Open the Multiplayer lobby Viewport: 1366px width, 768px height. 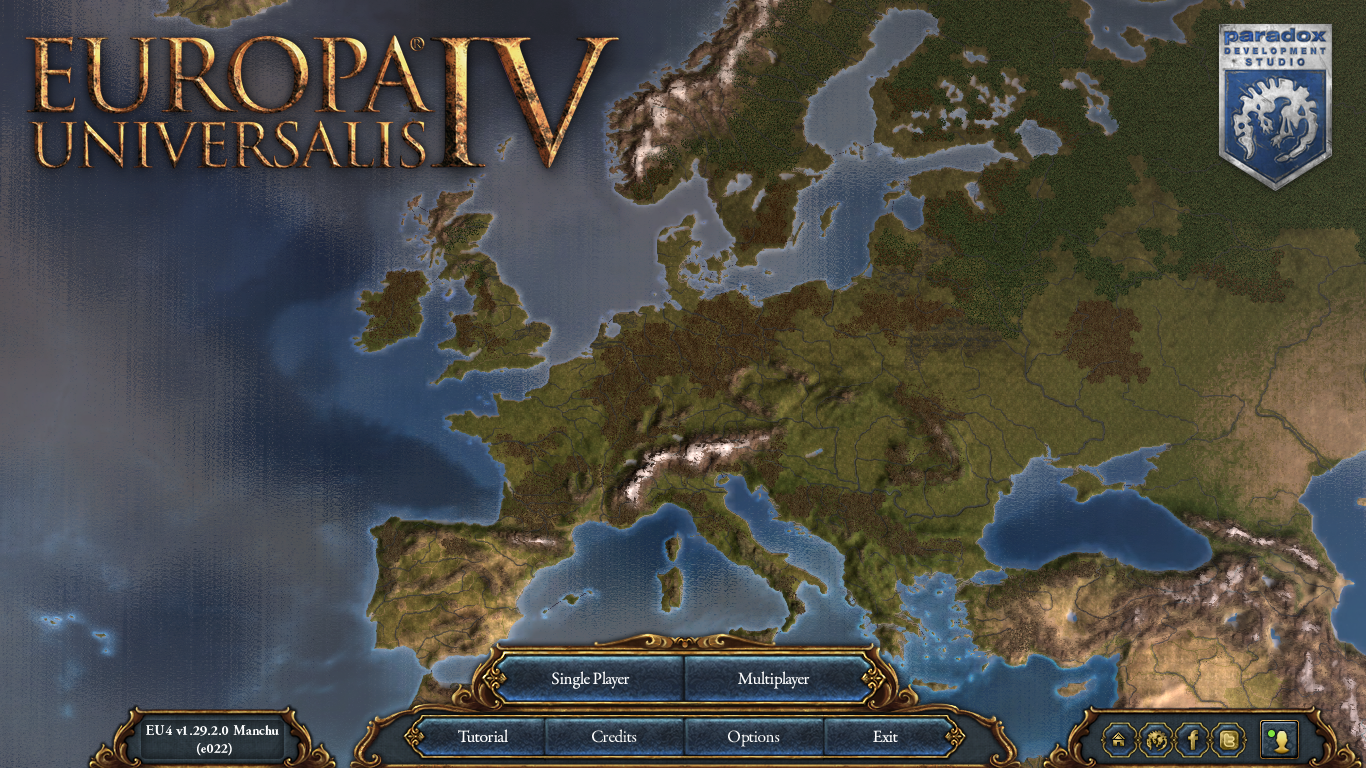pyautogui.click(x=772, y=678)
